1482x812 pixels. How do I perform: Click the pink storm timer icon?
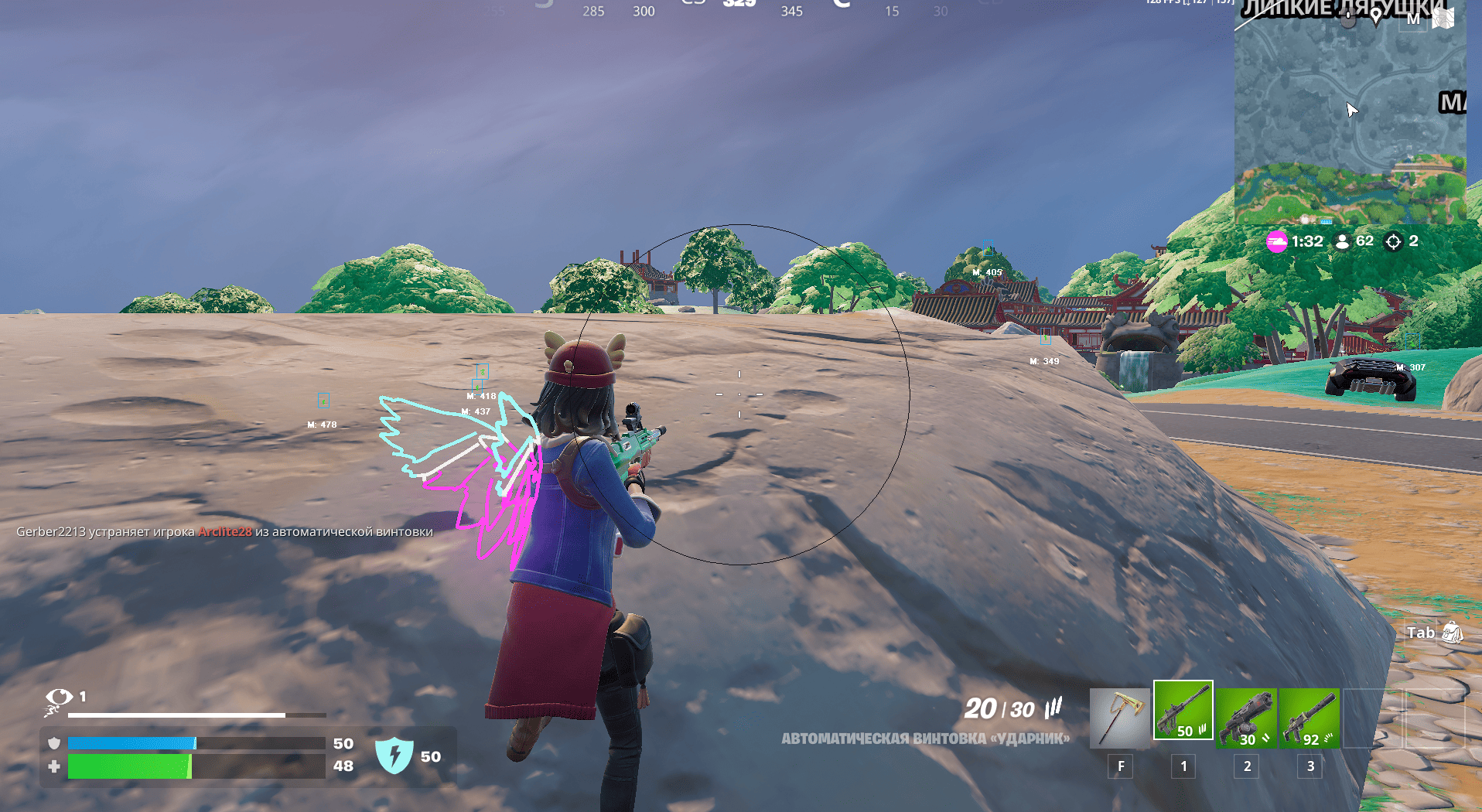coord(1276,241)
